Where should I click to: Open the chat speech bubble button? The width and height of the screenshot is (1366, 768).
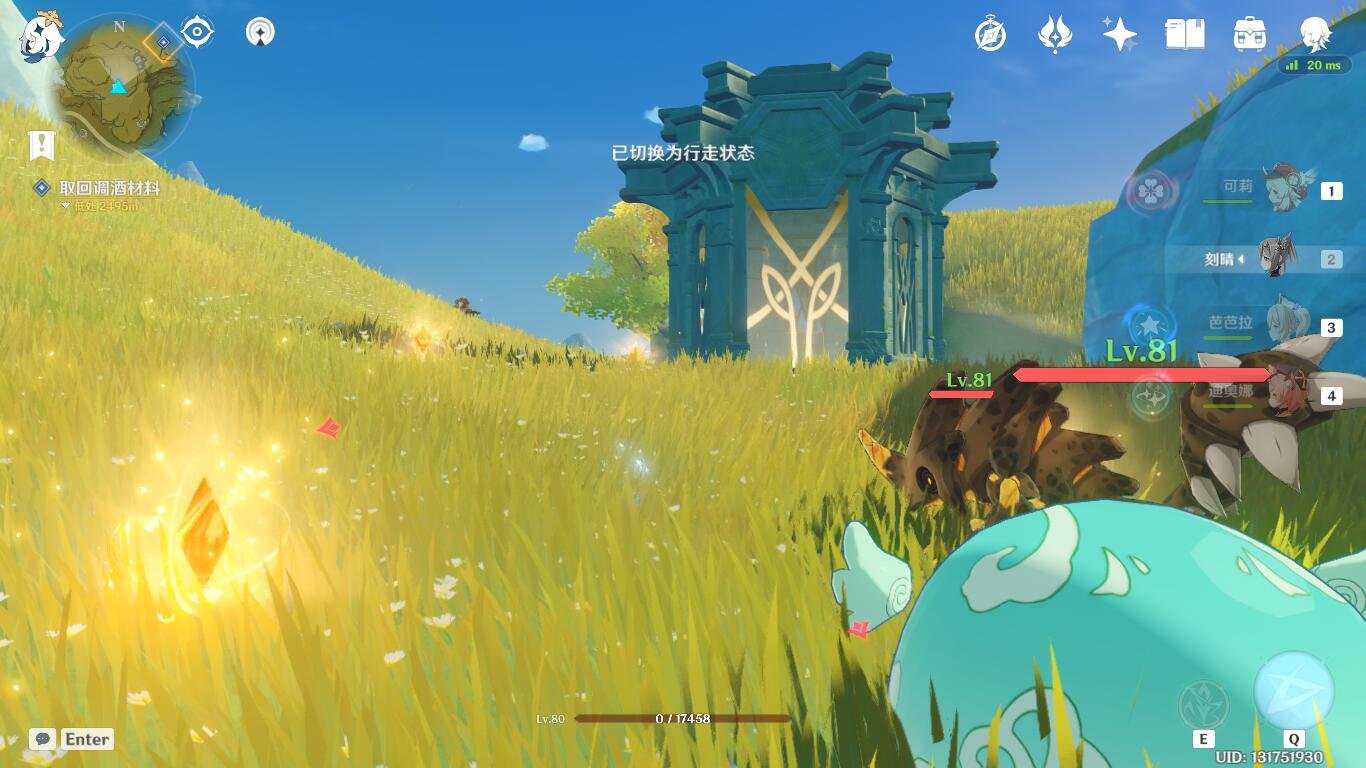pos(42,739)
